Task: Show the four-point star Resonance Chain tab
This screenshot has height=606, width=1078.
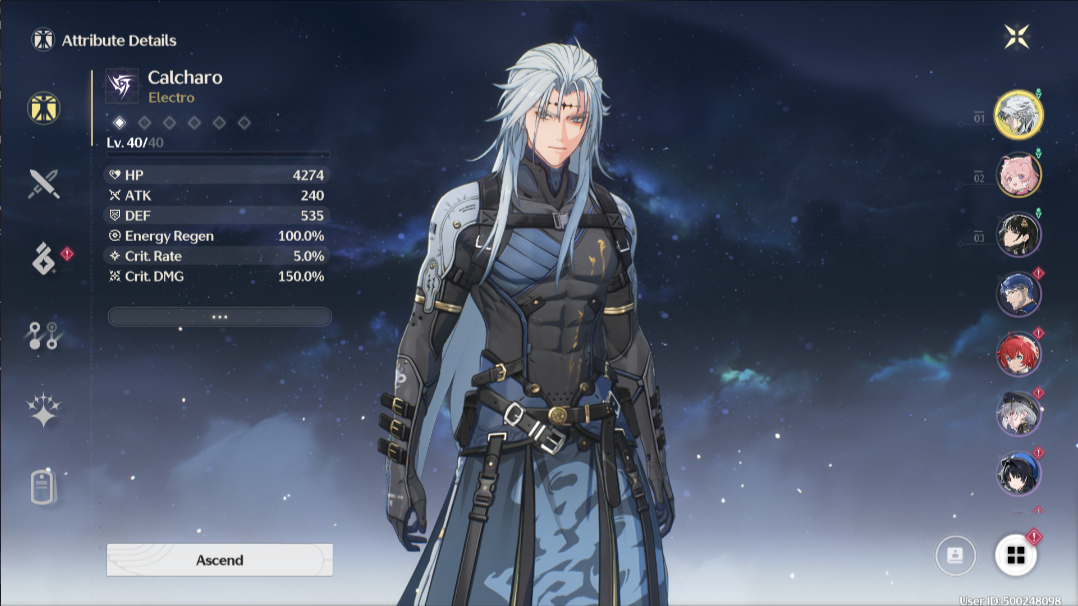Action: [44, 411]
